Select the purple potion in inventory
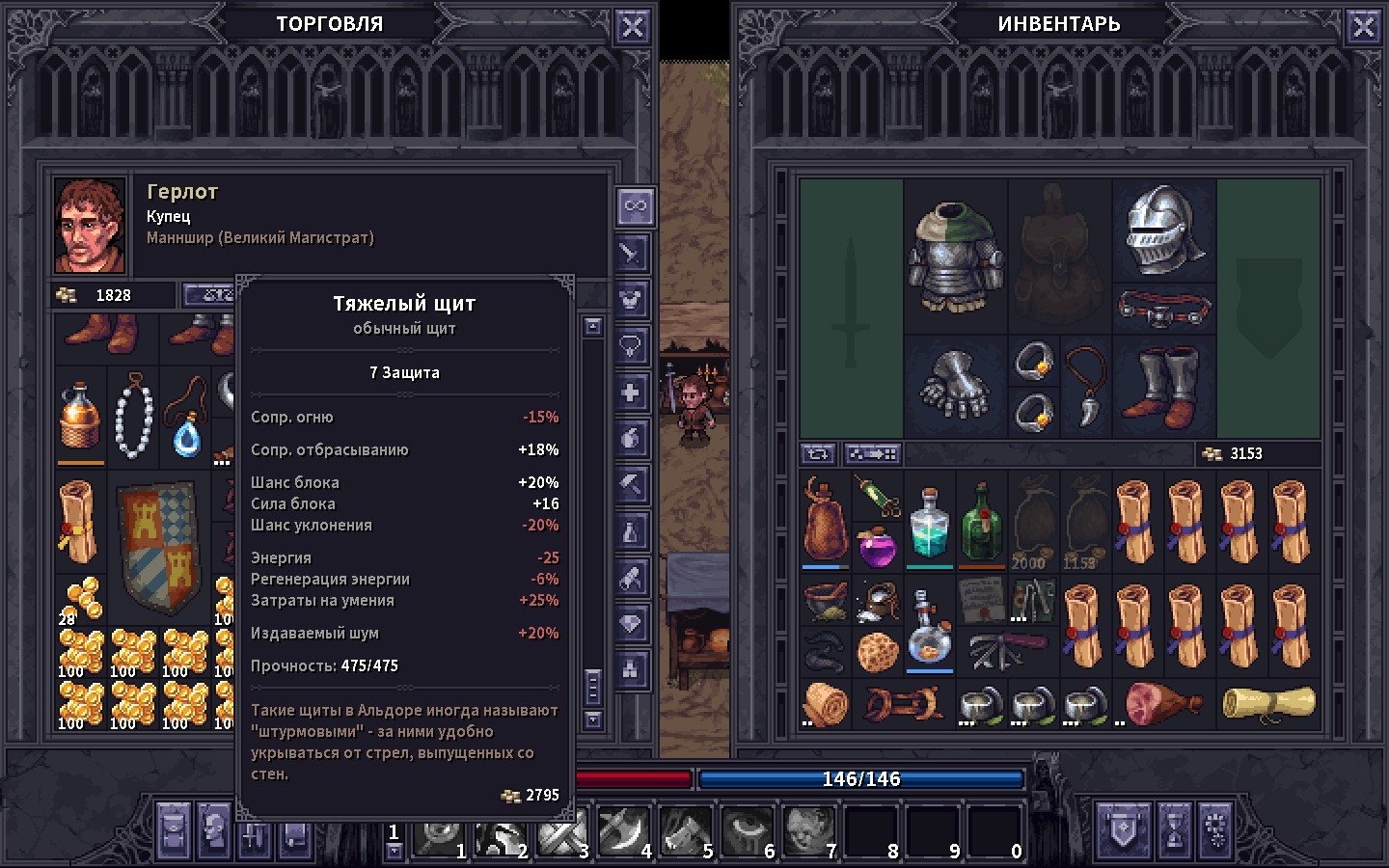Screen dimensions: 1389x868 point(878,548)
